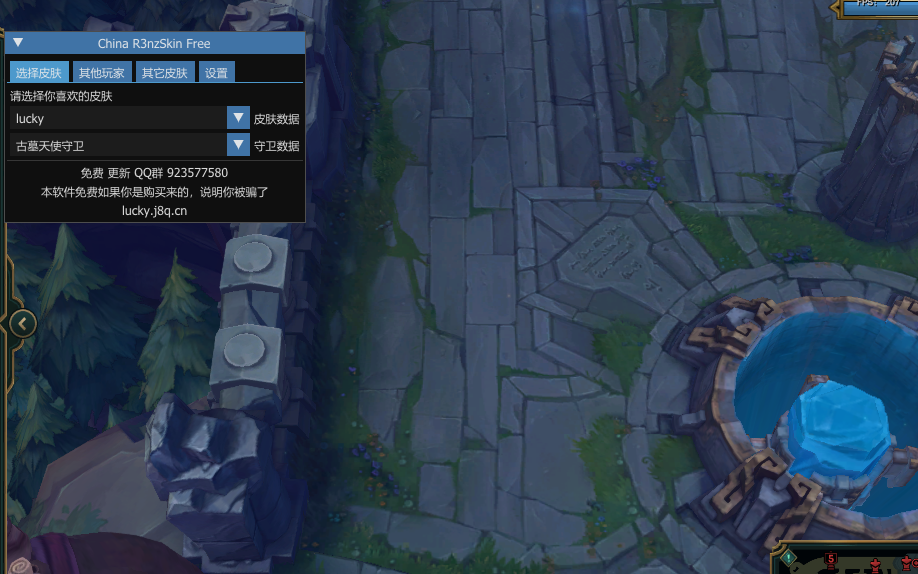The image size is (918, 574).
Task: Collapse the R3nzSkin window with the triangle
Action: click(18, 43)
